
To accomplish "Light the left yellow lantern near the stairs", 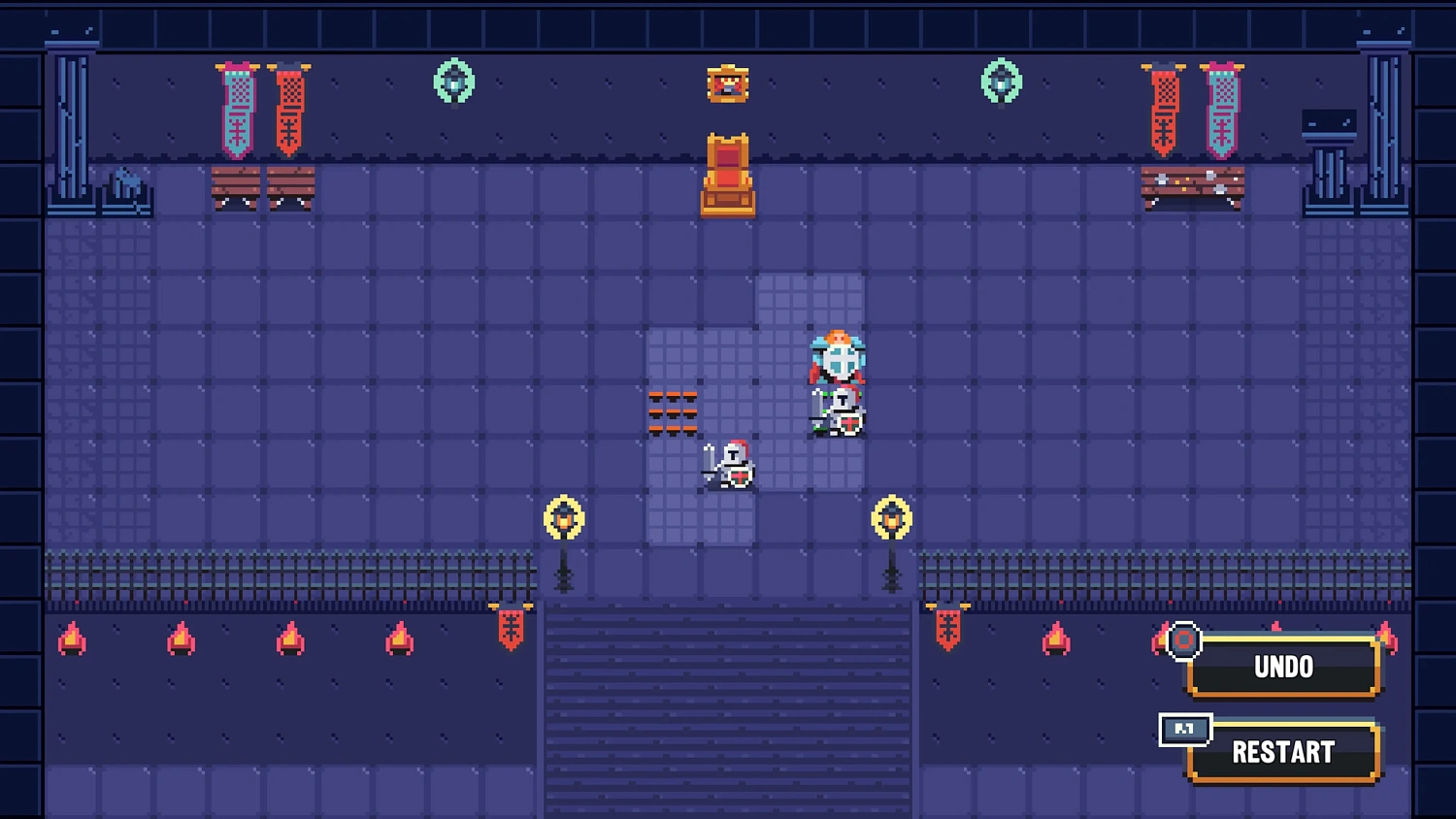I will (x=565, y=517).
